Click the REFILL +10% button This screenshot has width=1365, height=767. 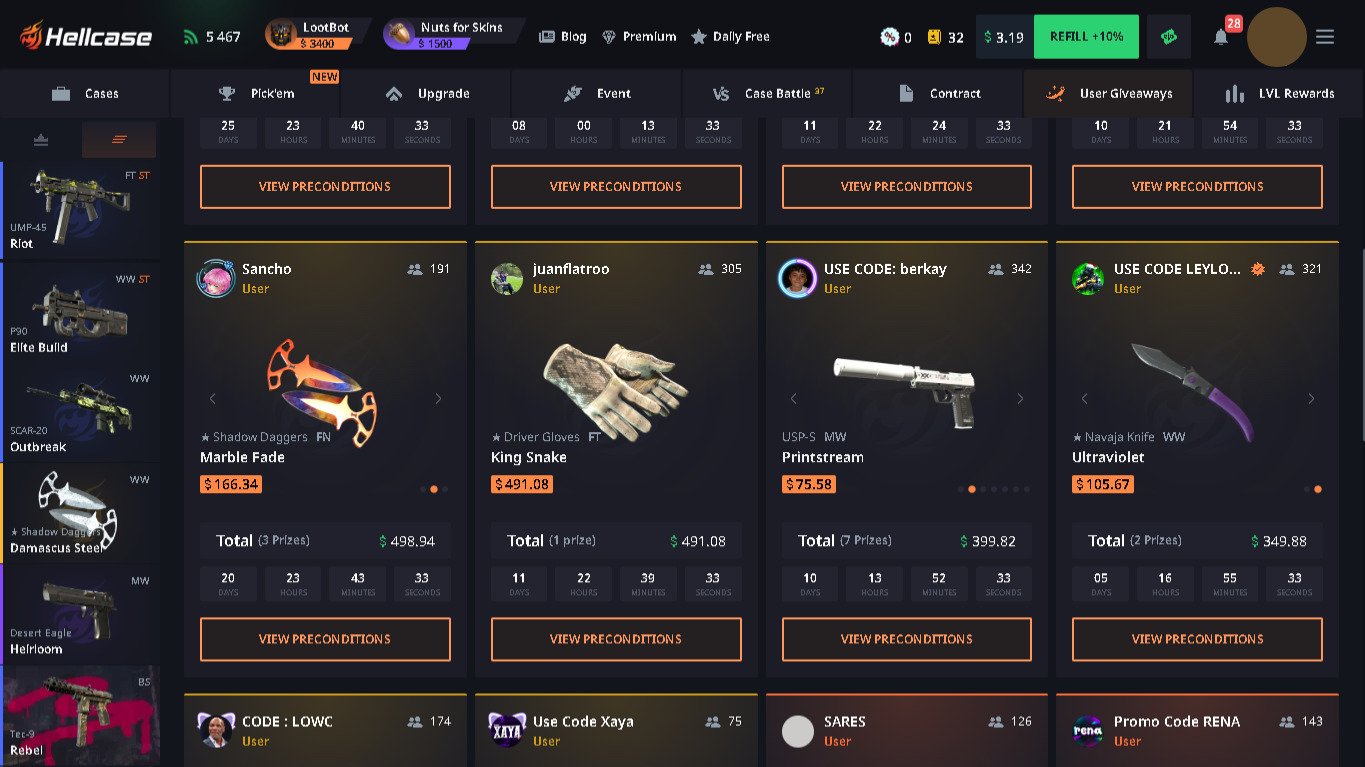1086,36
